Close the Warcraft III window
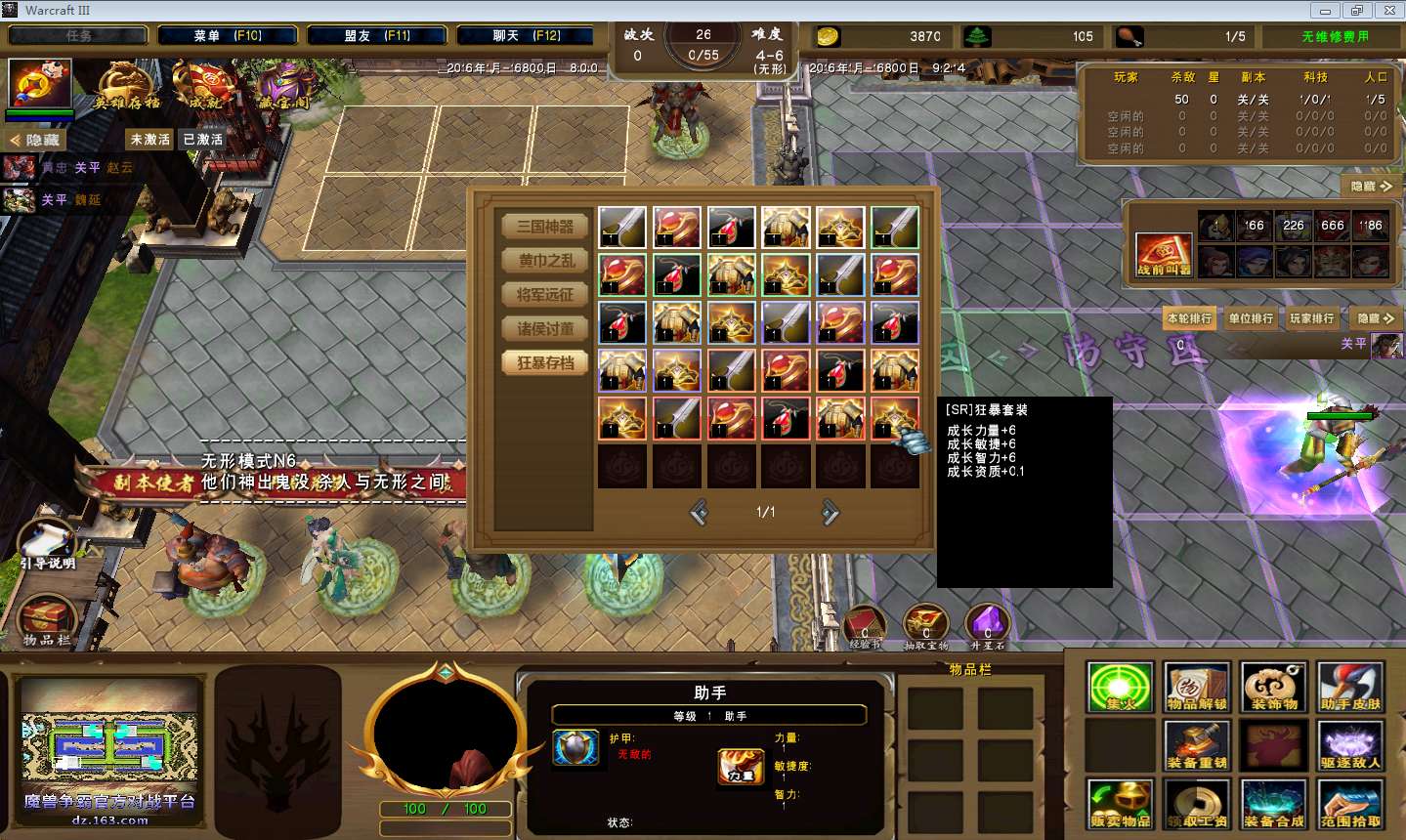This screenshot has height=840, width=1406. coord(1388,11)
